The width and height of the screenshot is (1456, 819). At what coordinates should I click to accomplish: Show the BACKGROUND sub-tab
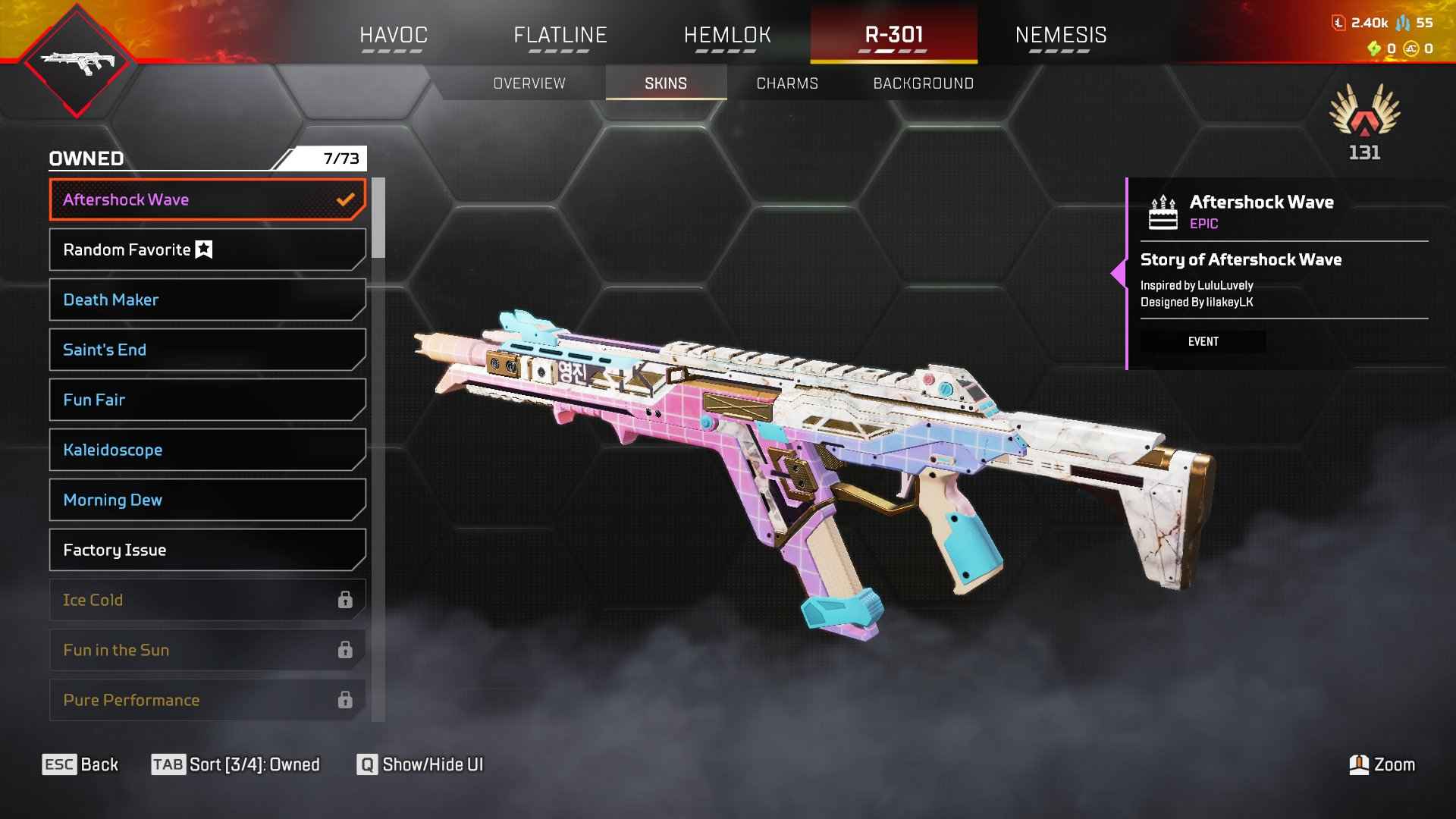(x=923, y=83)
